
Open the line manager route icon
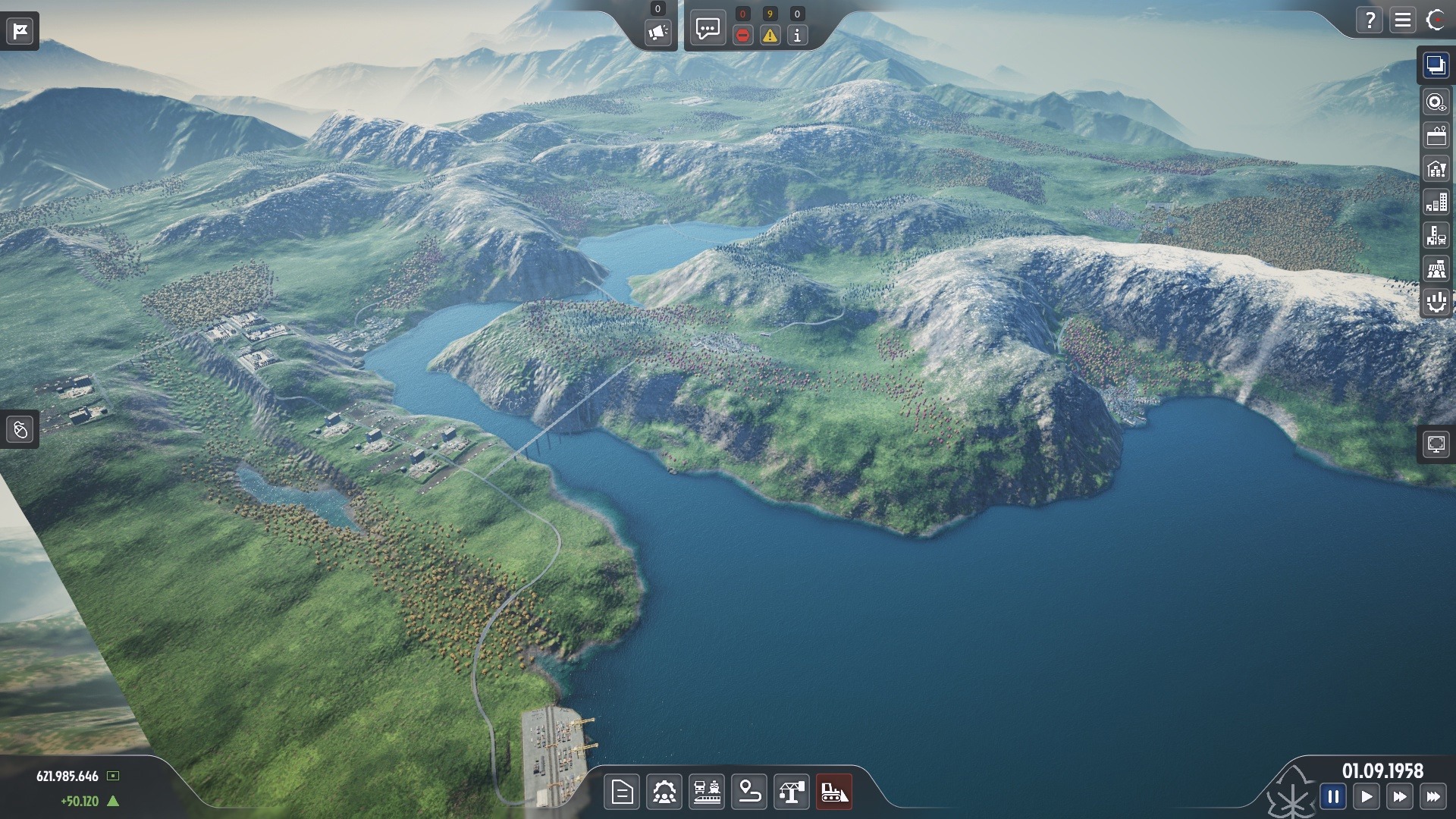[x=749, y=793]
